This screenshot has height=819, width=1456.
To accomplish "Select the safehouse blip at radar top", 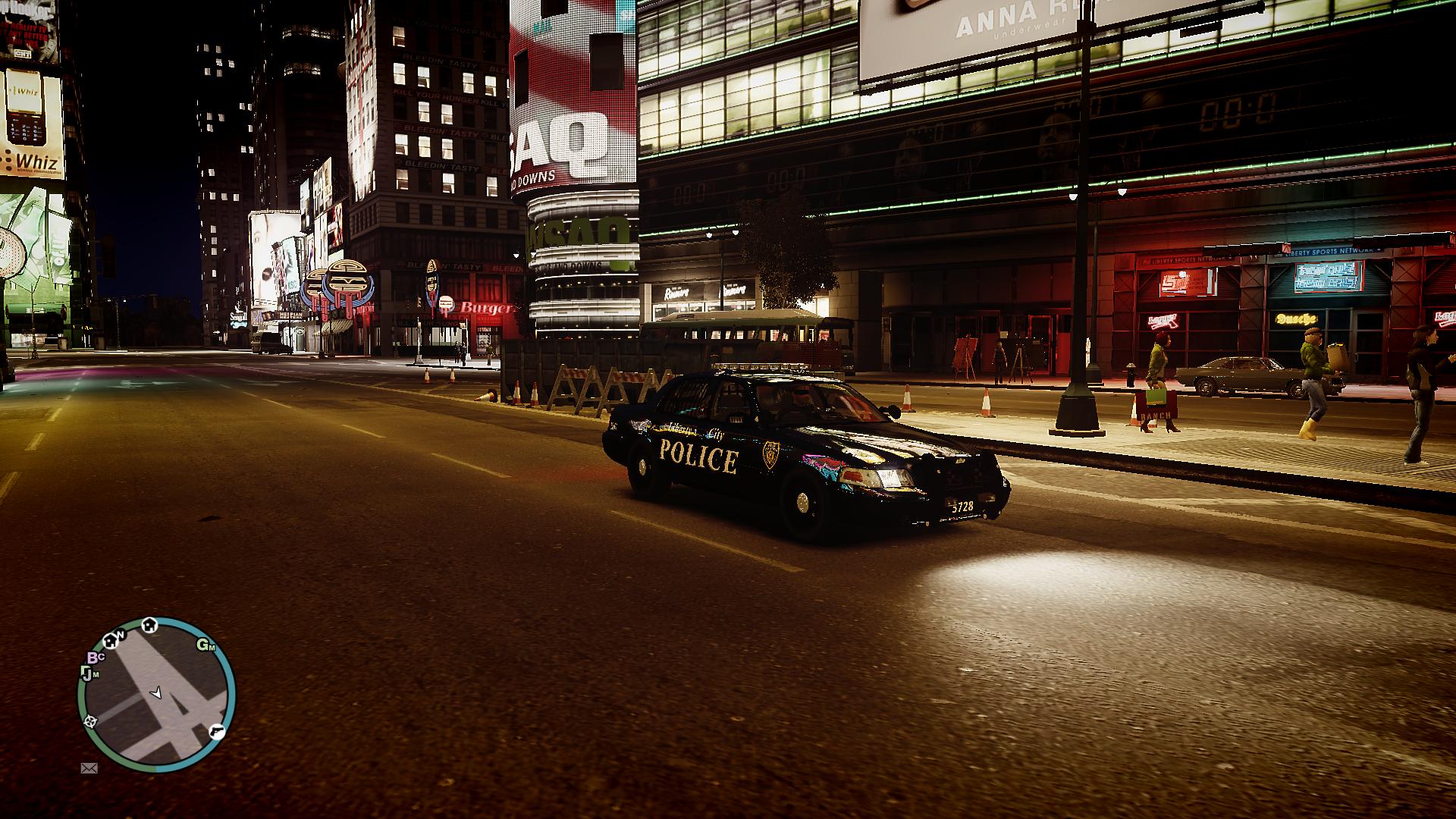I will [x=149, y=624].
